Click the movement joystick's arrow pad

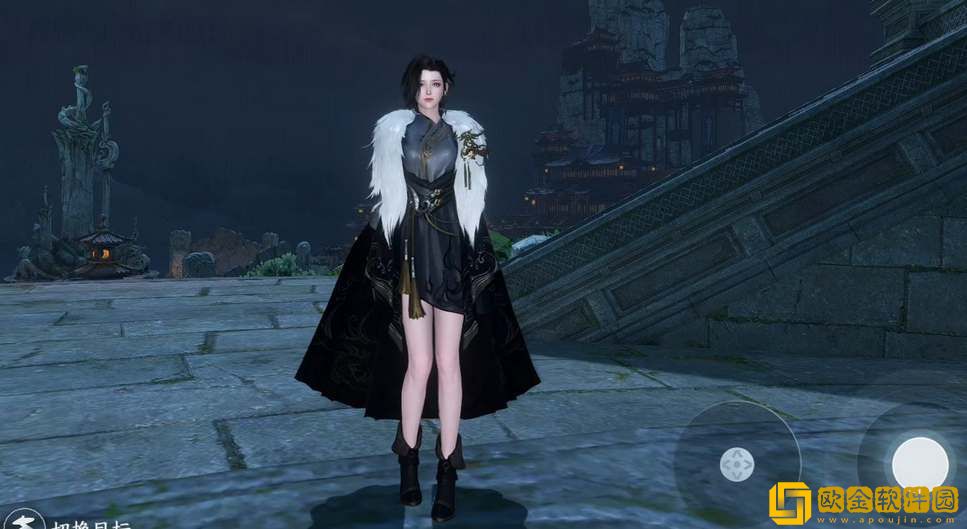737,463
